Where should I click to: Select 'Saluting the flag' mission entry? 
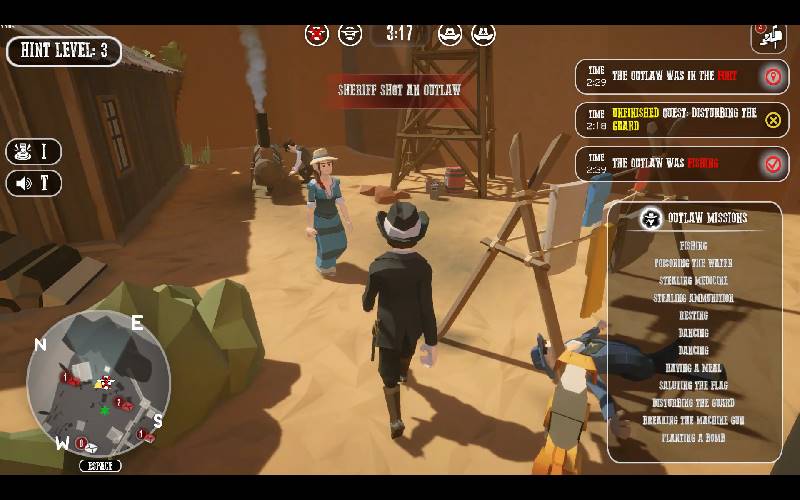point(694,385)
